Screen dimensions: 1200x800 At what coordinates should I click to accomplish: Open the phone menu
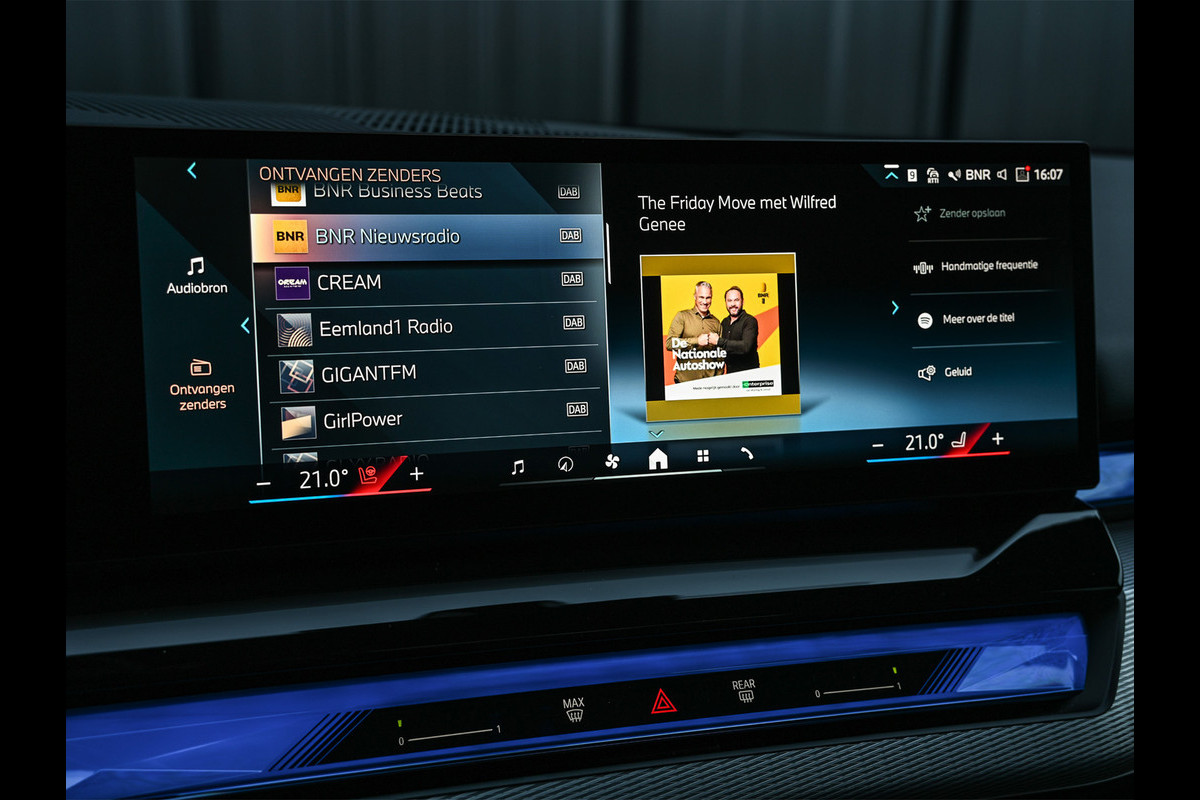747,454
